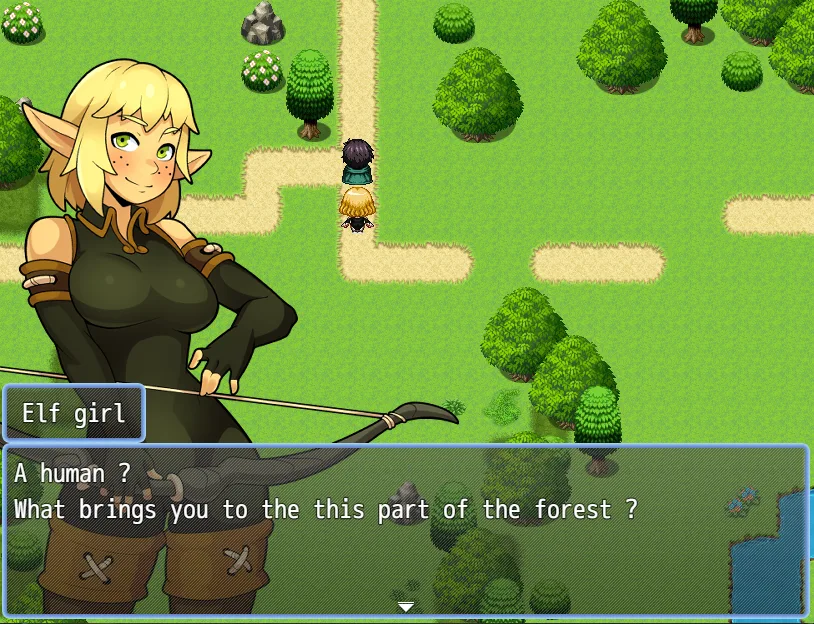
Task: Advance the Elf girl's dialogue message window
Action: [405, 530]
